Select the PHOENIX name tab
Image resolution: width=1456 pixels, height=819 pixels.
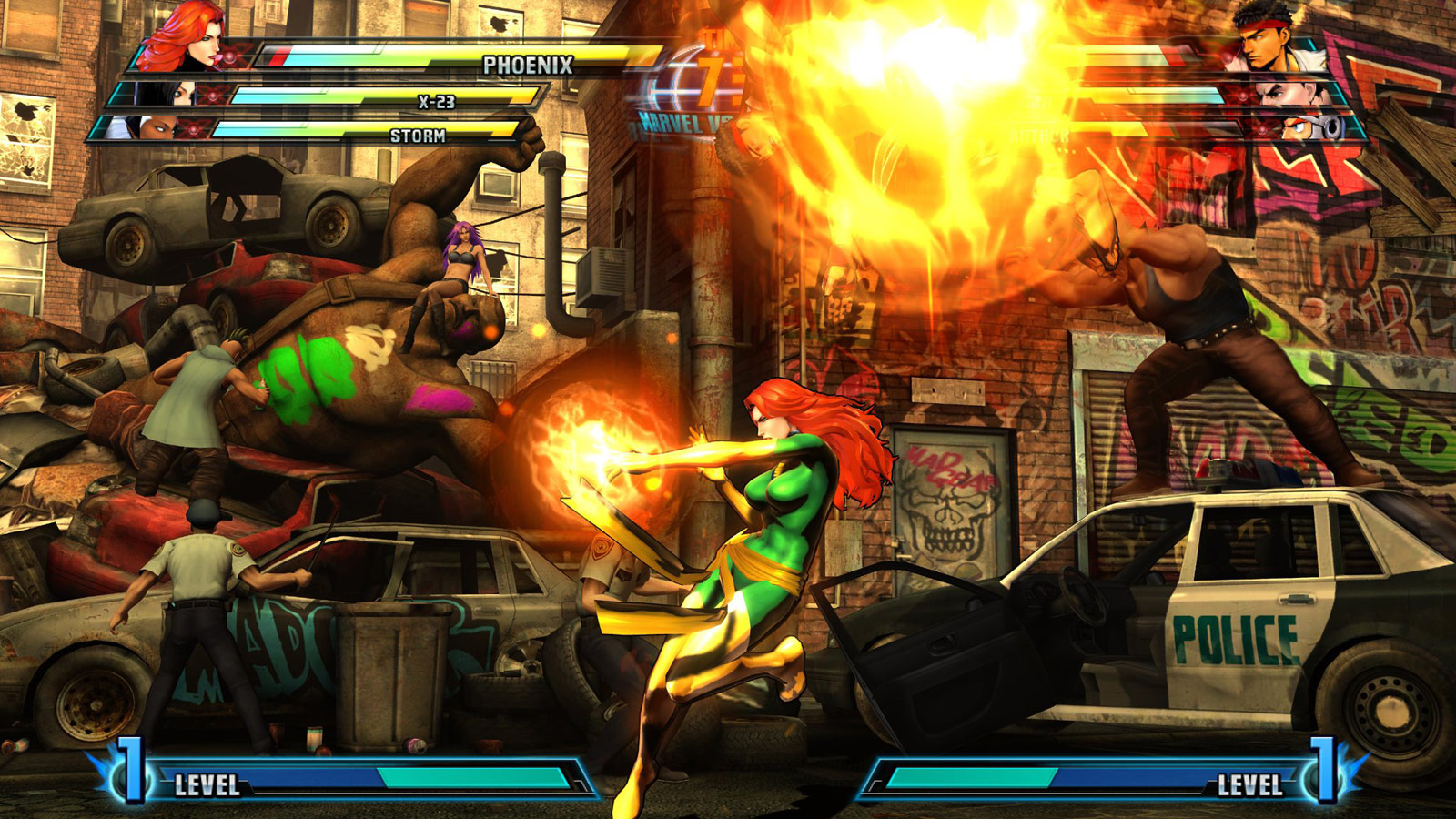[528, 65]
